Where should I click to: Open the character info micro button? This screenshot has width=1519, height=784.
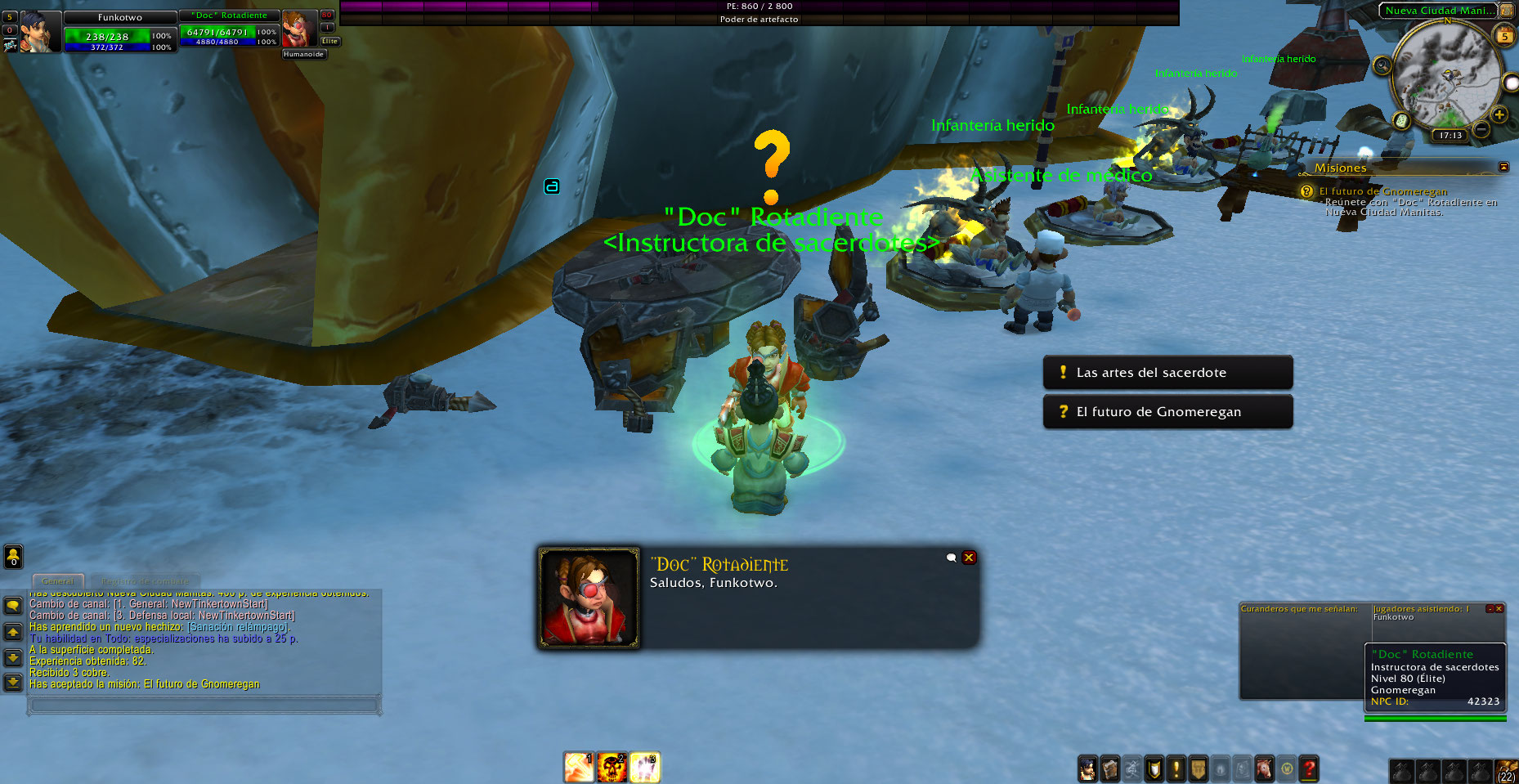1087,768
